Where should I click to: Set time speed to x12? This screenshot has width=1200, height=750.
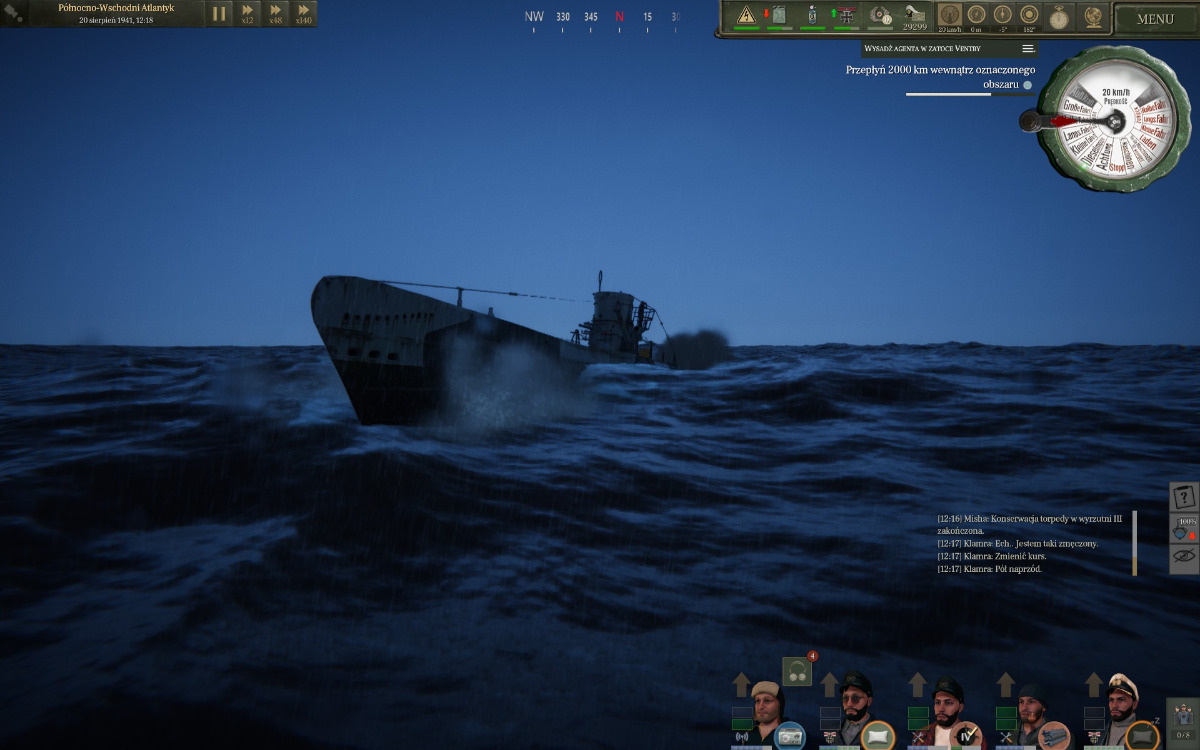click(247, 13)
